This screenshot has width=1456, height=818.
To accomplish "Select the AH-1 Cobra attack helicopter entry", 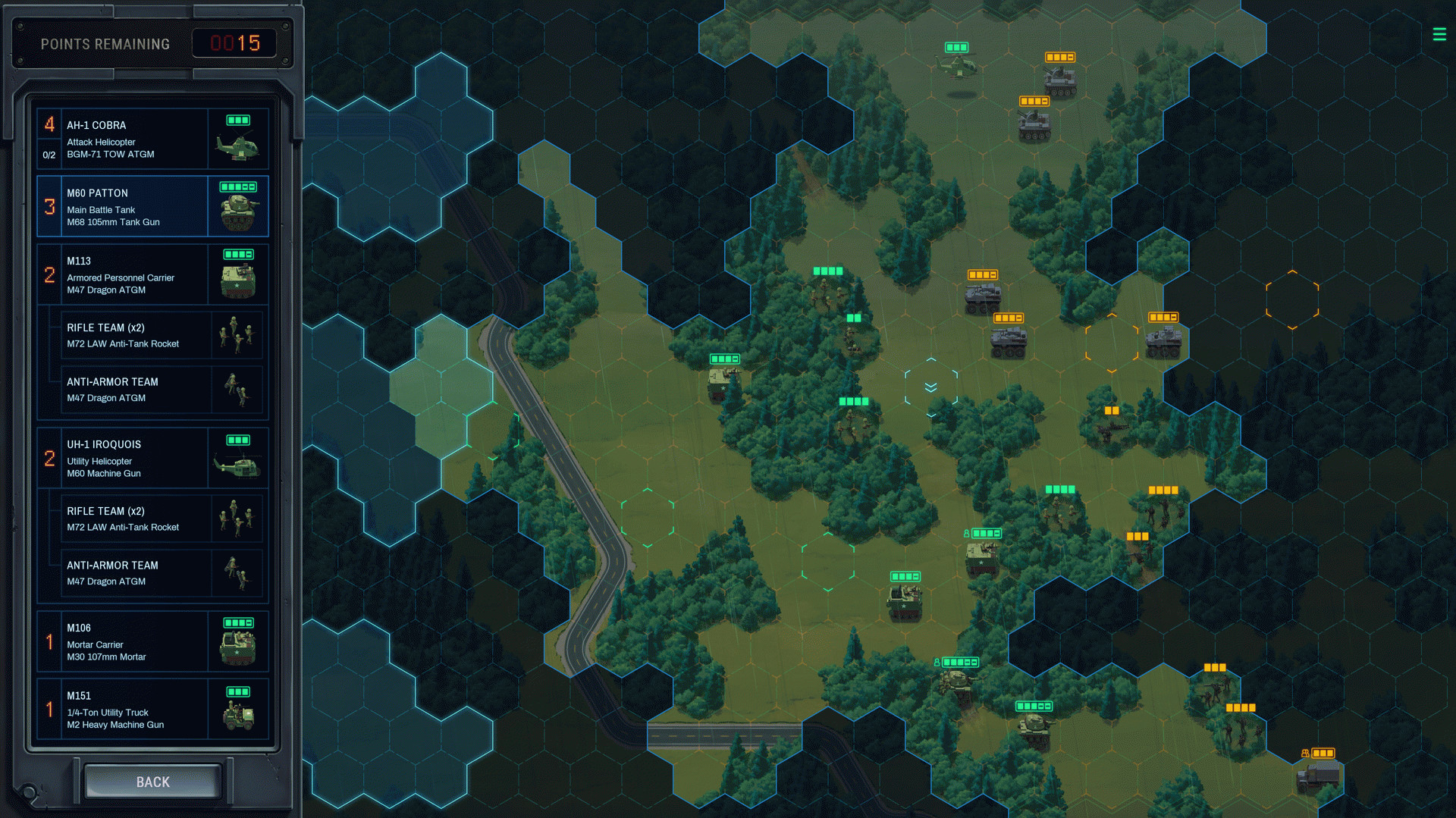I will click(x=152, y=139).
